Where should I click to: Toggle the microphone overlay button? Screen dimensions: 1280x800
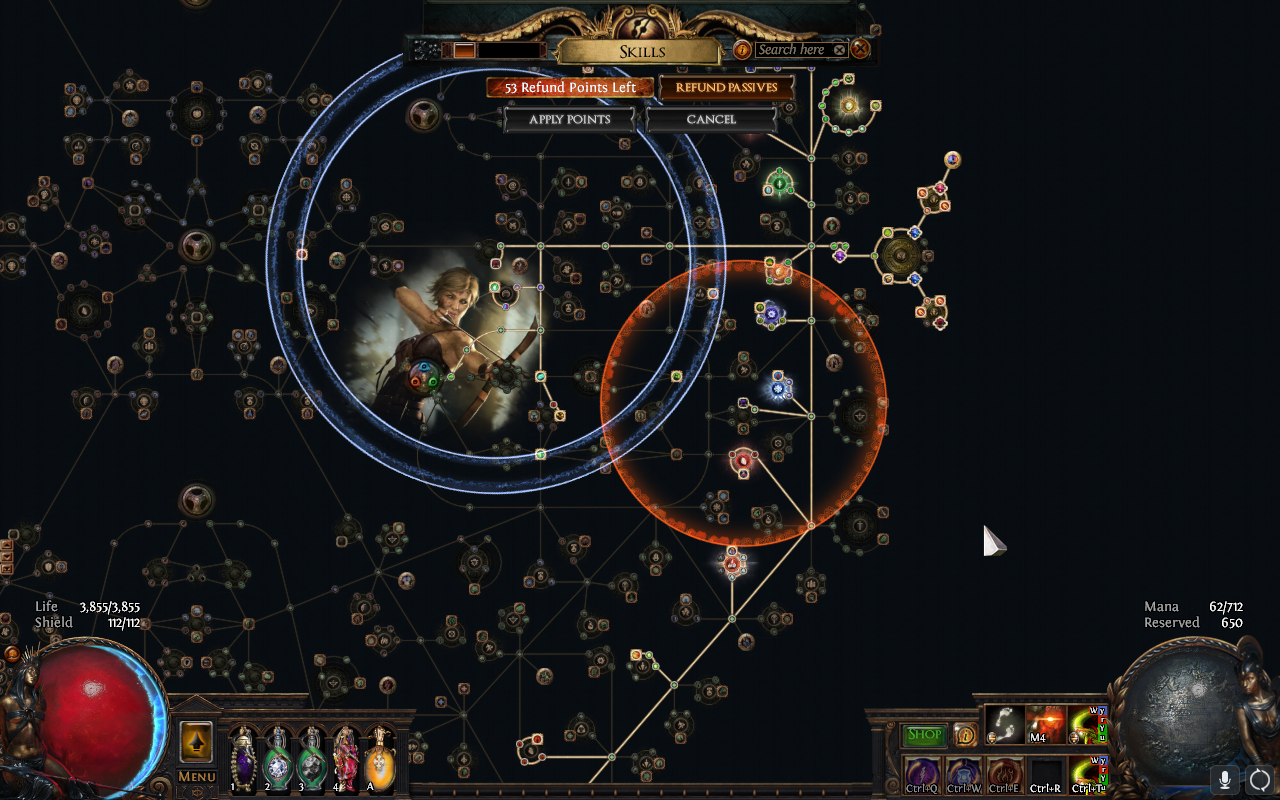(x=1225, y=779)
